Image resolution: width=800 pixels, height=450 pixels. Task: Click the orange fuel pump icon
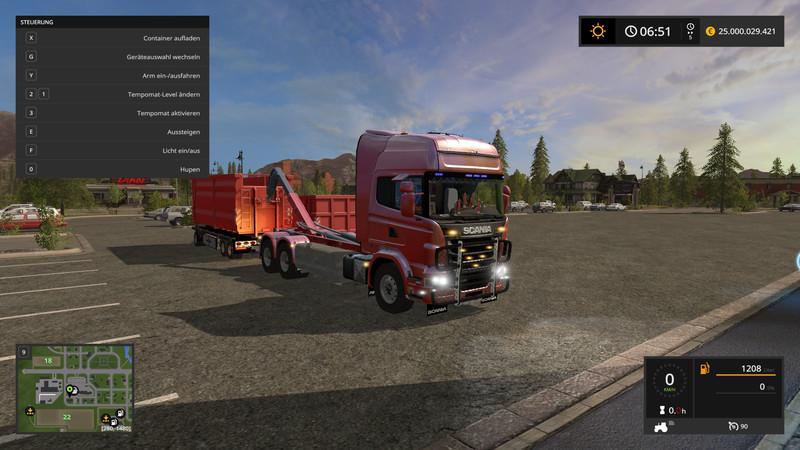[x=705, y=369]
